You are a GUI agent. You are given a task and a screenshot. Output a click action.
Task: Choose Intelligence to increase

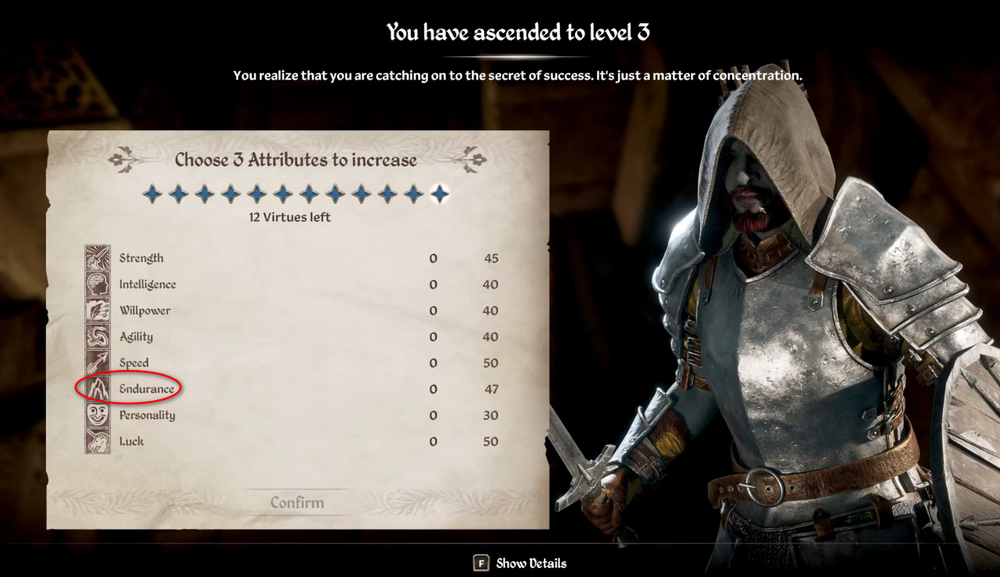(147, 285)
